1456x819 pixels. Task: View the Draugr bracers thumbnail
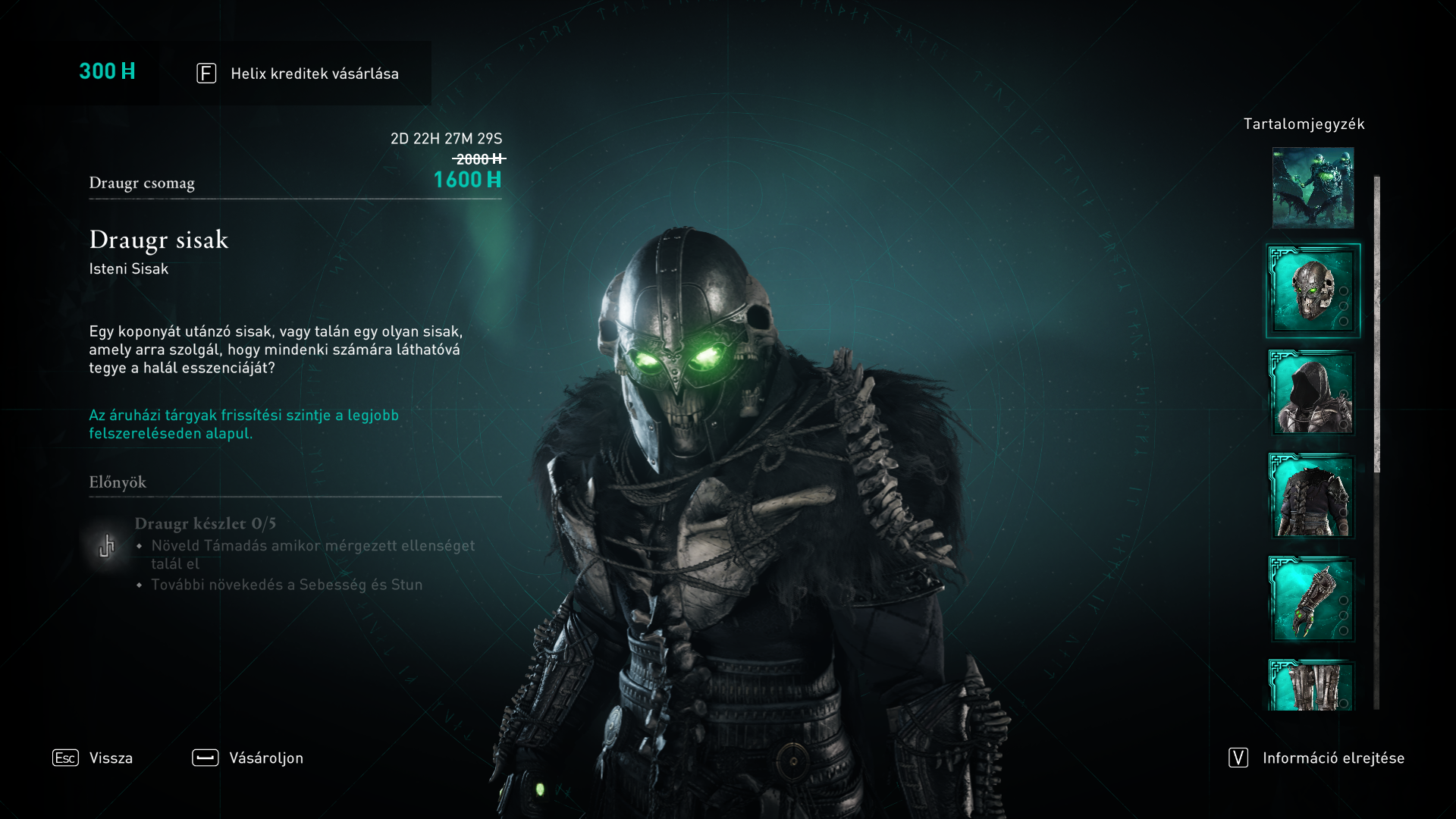1313,599
